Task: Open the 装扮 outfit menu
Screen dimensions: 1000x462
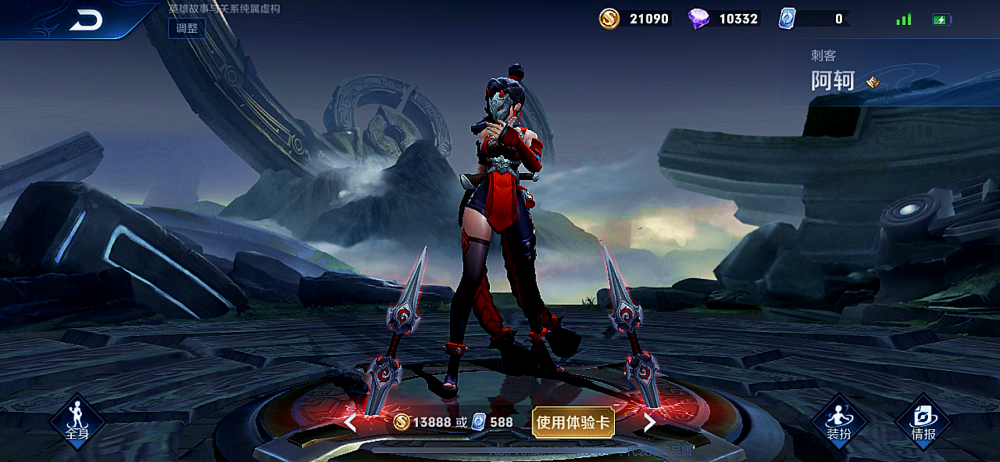Action: click(838, 421)
